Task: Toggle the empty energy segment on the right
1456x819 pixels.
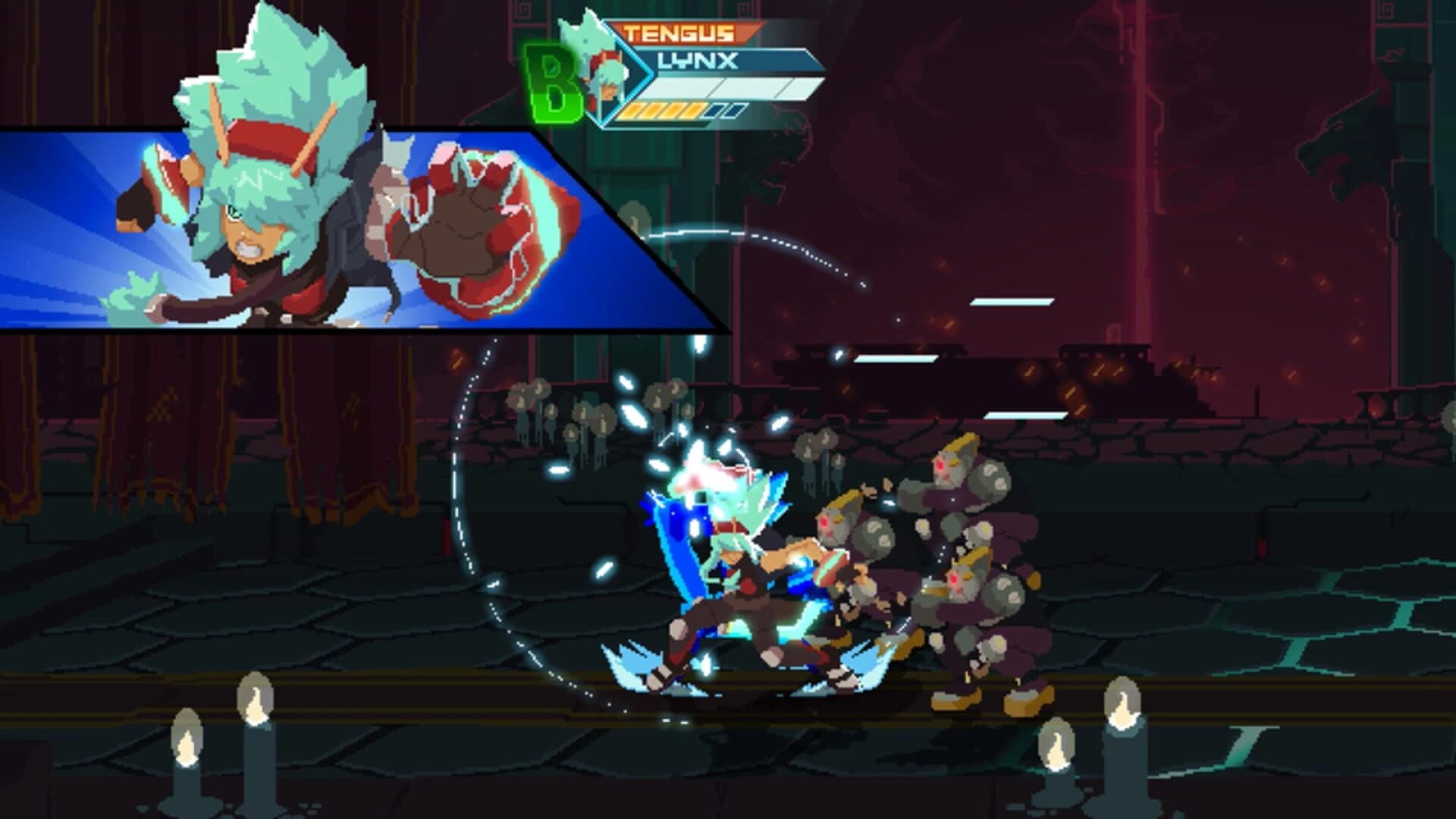Action: coord(731,111)
